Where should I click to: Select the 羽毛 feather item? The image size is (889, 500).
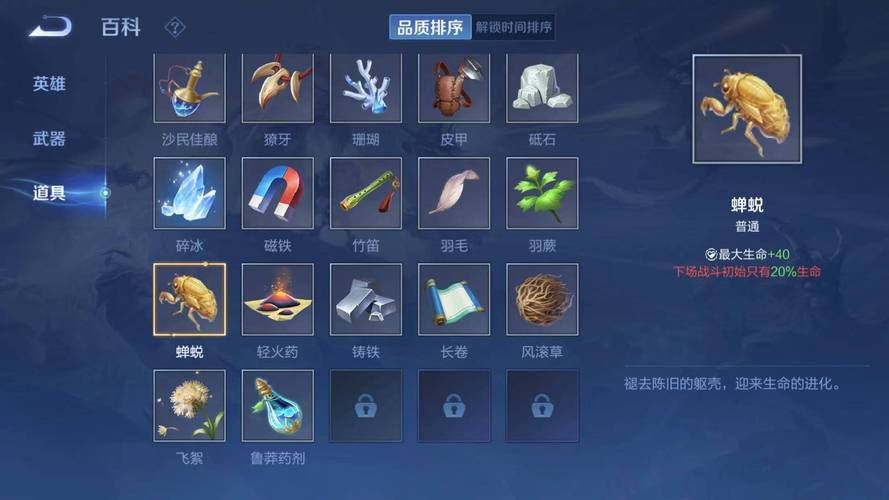(x=454, y=193)
